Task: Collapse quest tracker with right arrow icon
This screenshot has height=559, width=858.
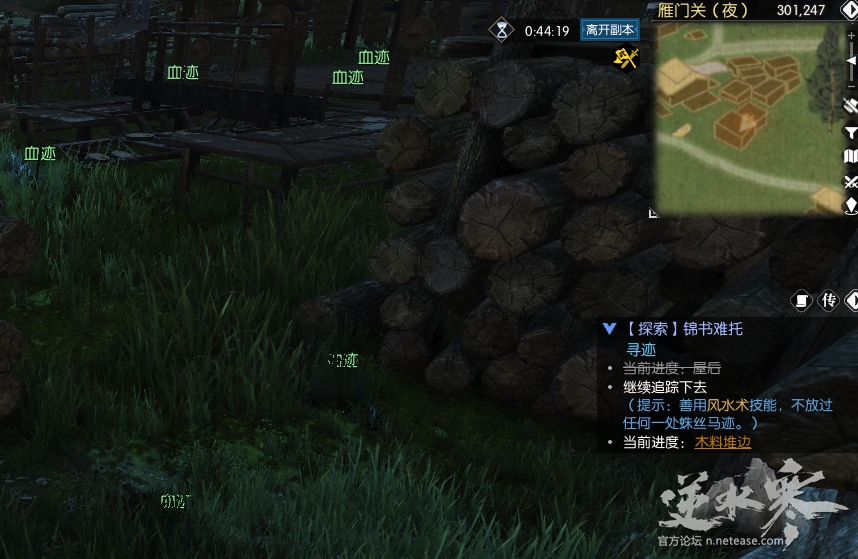Action: (851, 300)
